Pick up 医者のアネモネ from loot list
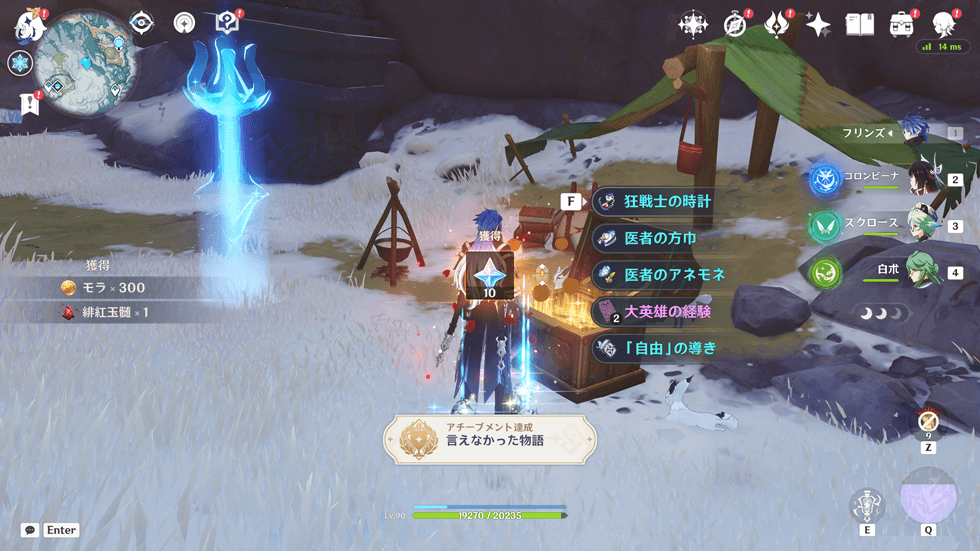 (674, 274)
